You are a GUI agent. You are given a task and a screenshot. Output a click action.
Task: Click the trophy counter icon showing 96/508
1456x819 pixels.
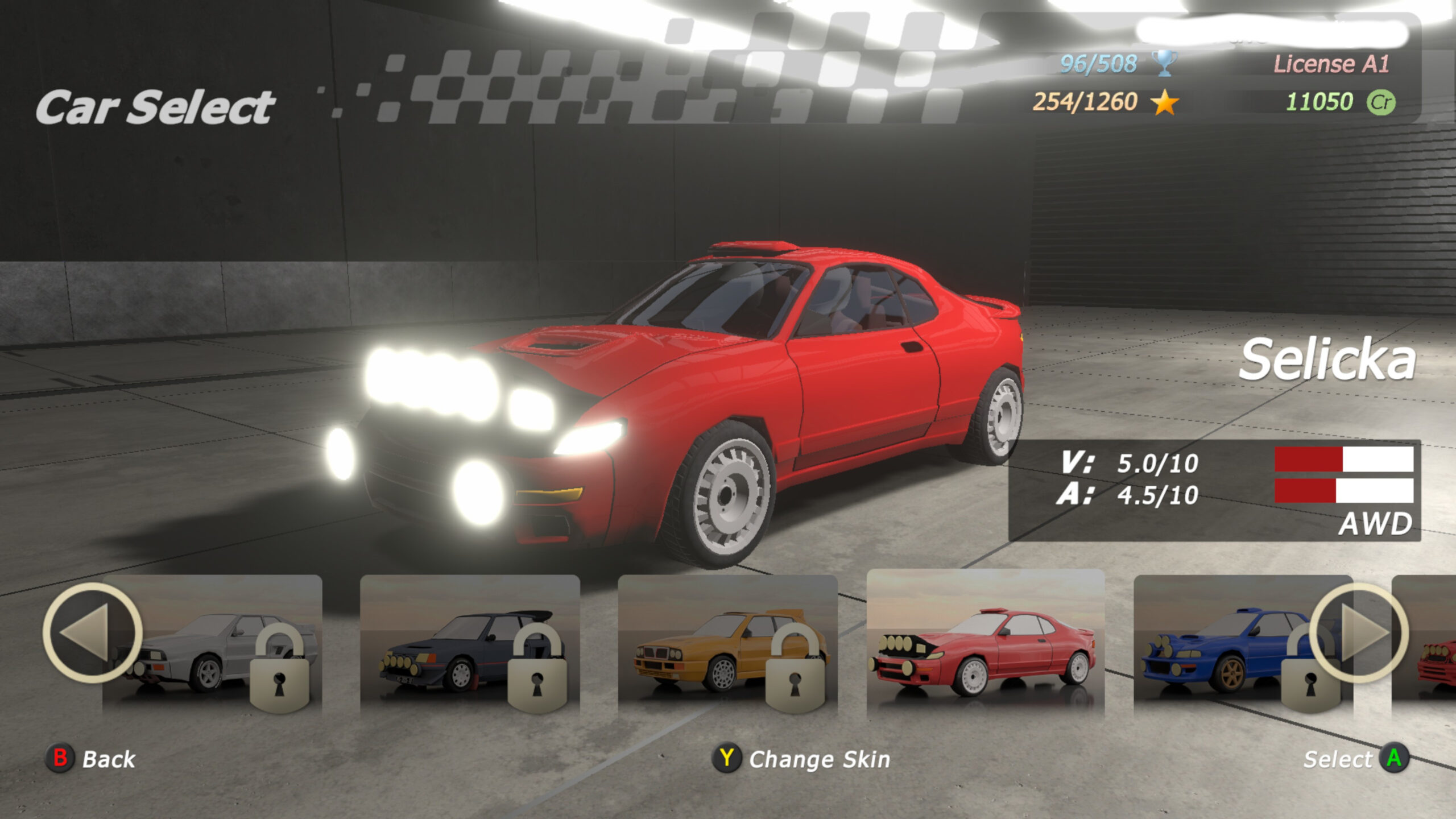[1164, 63]
